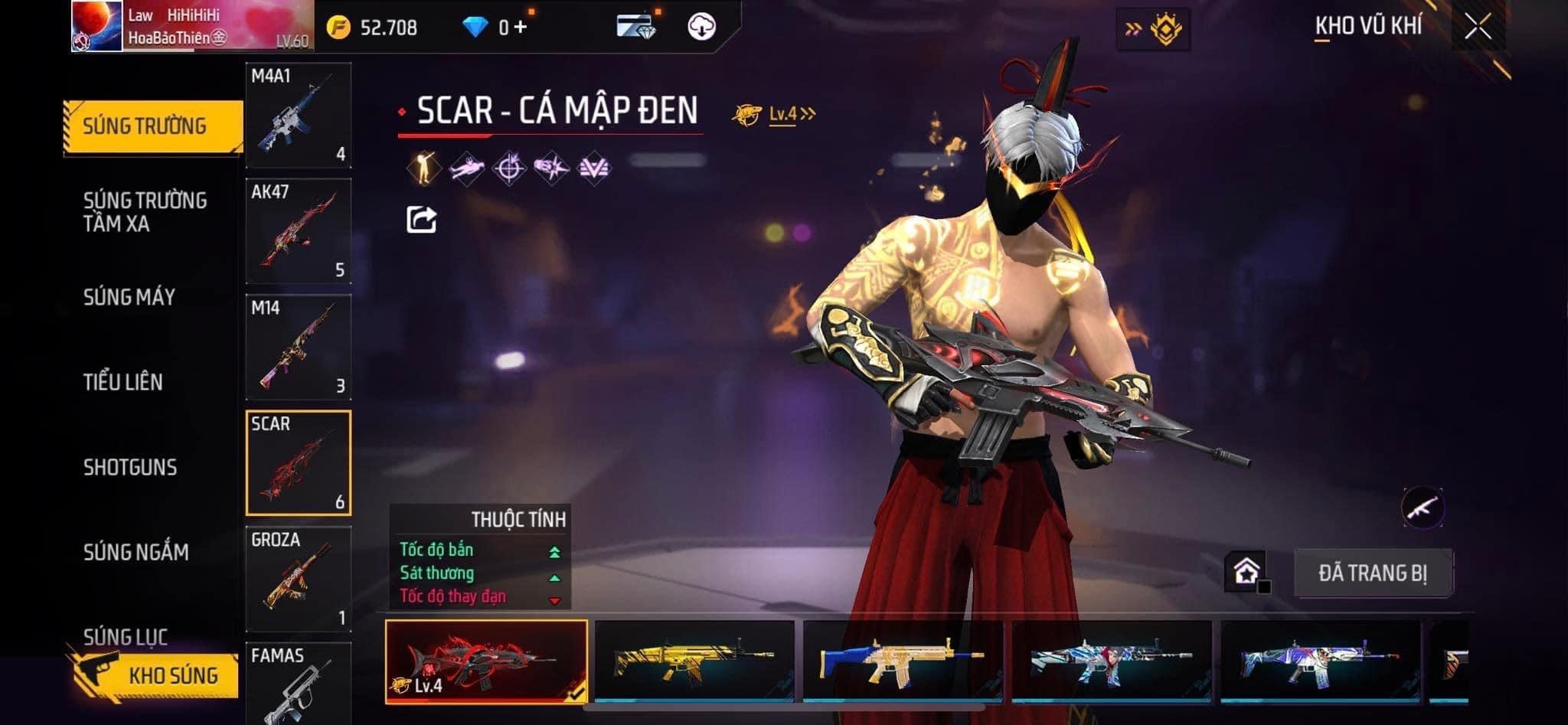Open the Súng Máy weapon category

click(129, 297)
